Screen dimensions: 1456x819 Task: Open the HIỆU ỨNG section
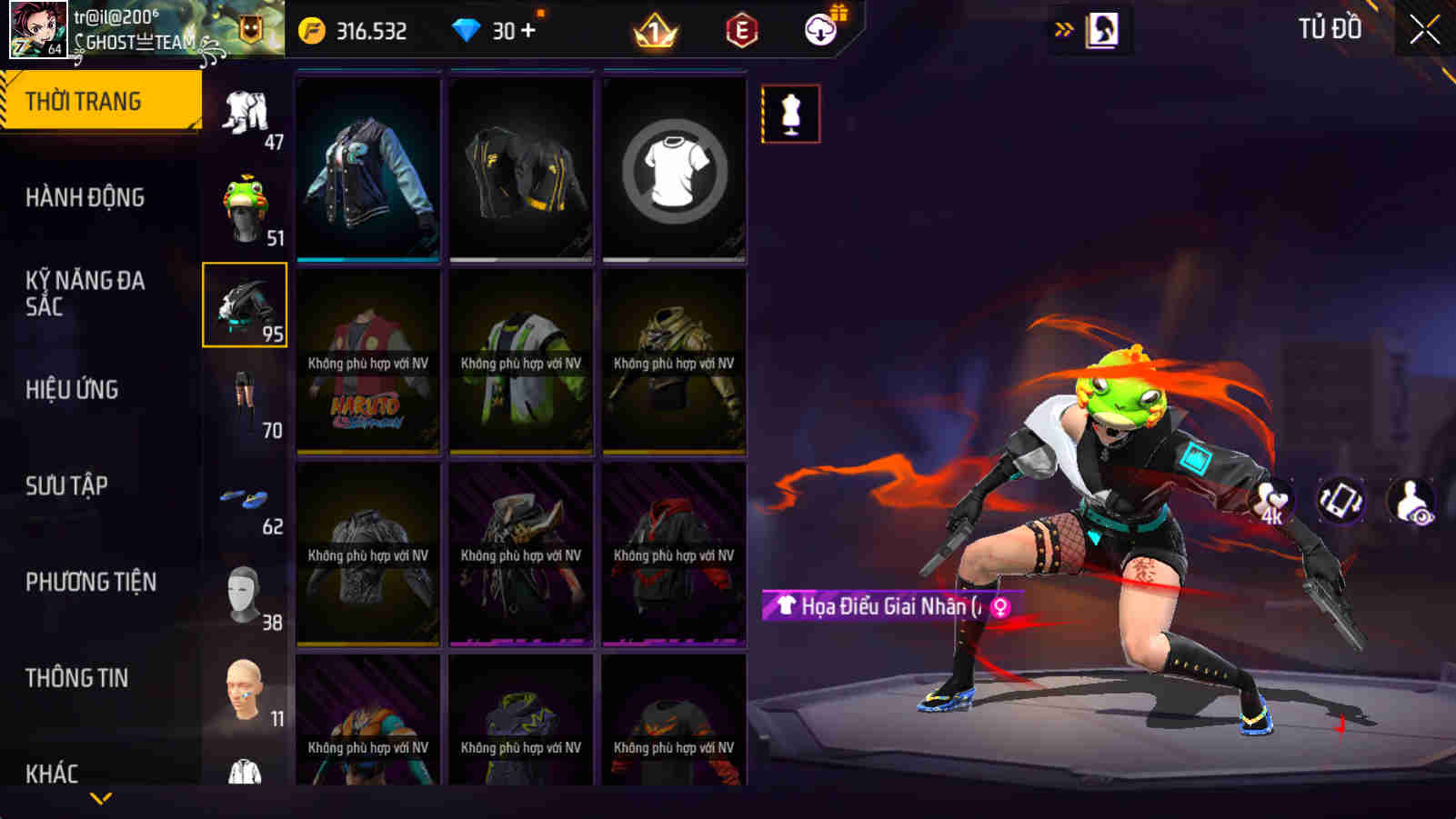(73, 389)
